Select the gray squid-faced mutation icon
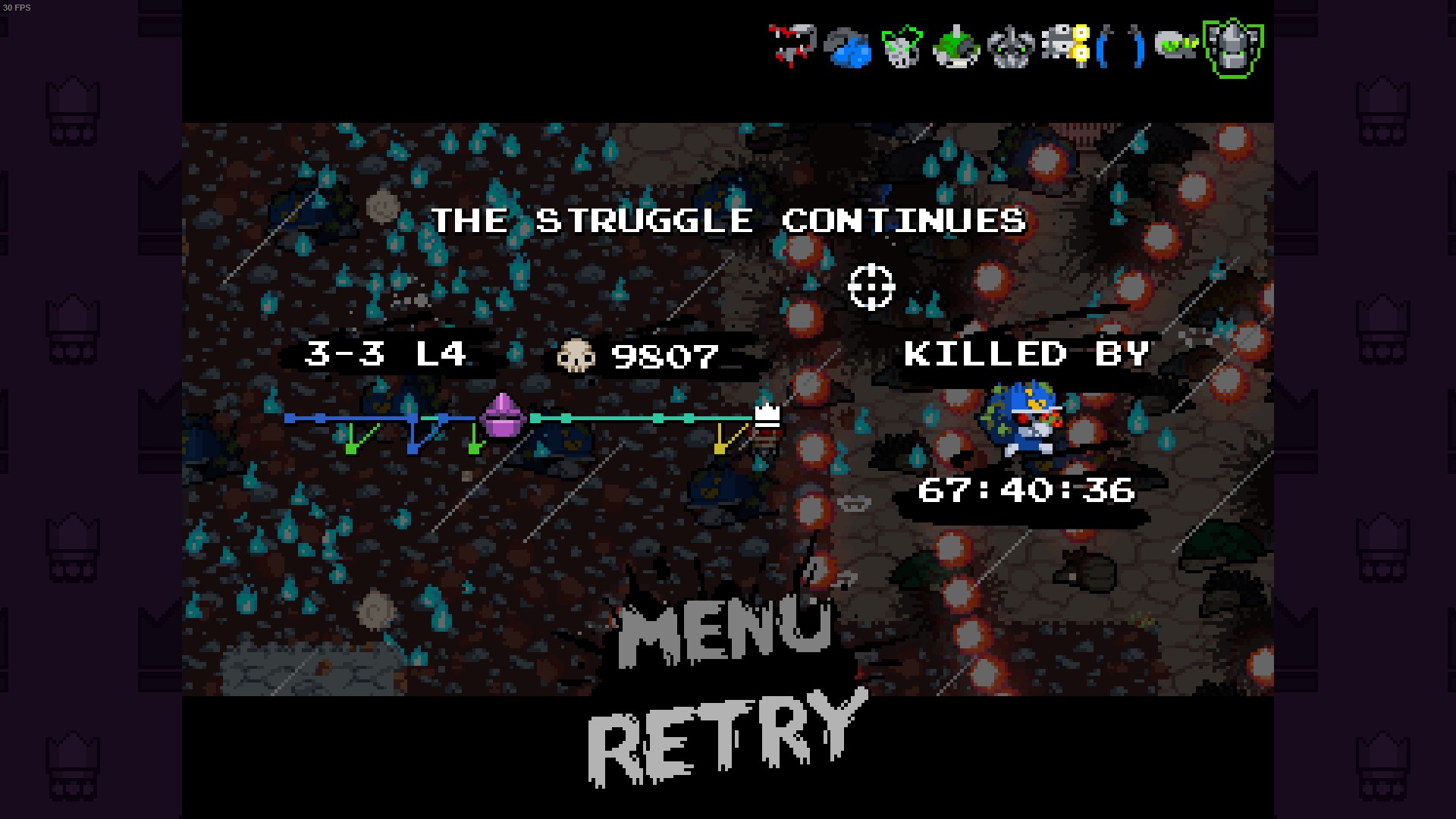This screenshot has height=819, width=1456. [x=1013, y=48]
